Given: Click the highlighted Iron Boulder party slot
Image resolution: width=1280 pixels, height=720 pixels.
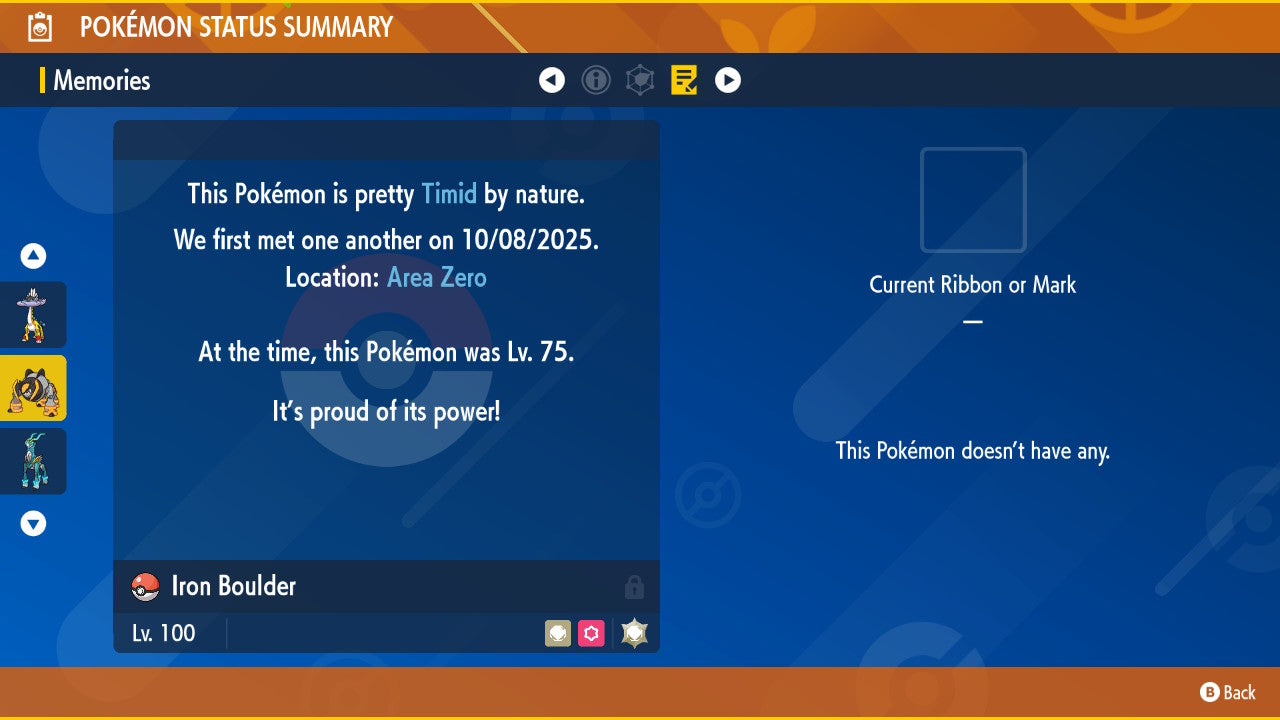Looking at the screenshot, I should click(x=32, y=388).
